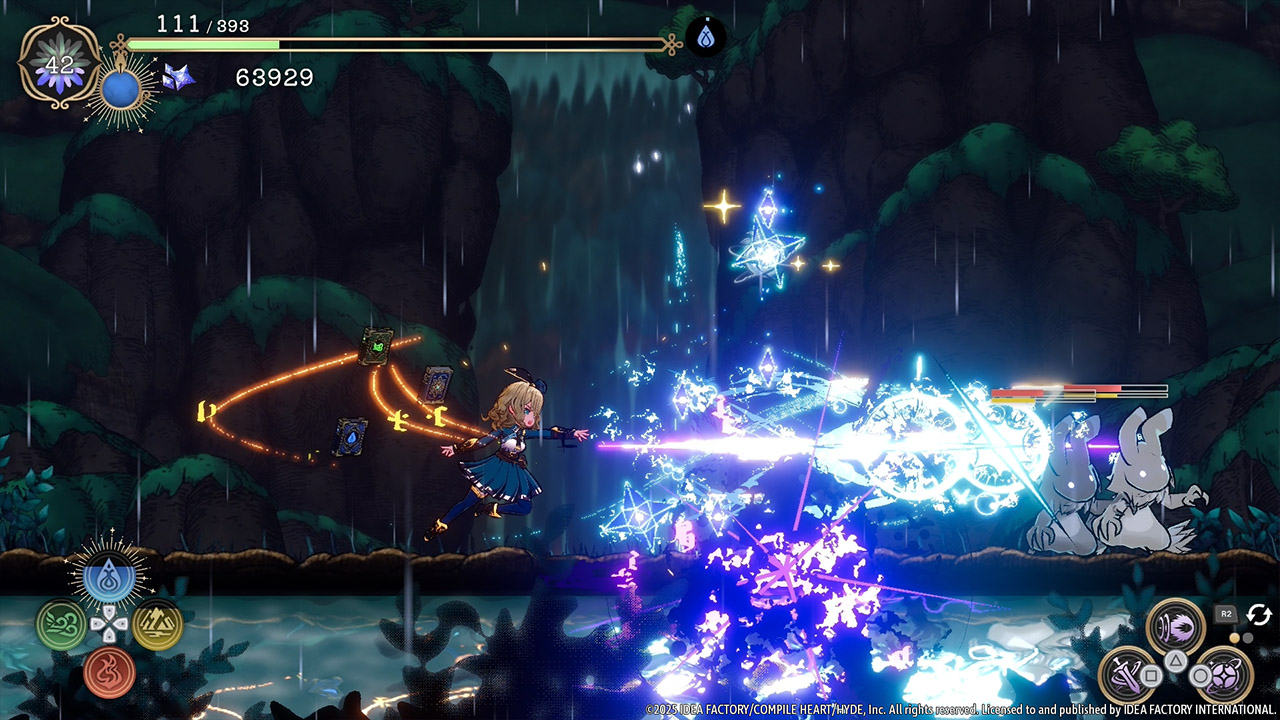
Task: Click the water droplet status icon
Action: [x=705, y=39]
